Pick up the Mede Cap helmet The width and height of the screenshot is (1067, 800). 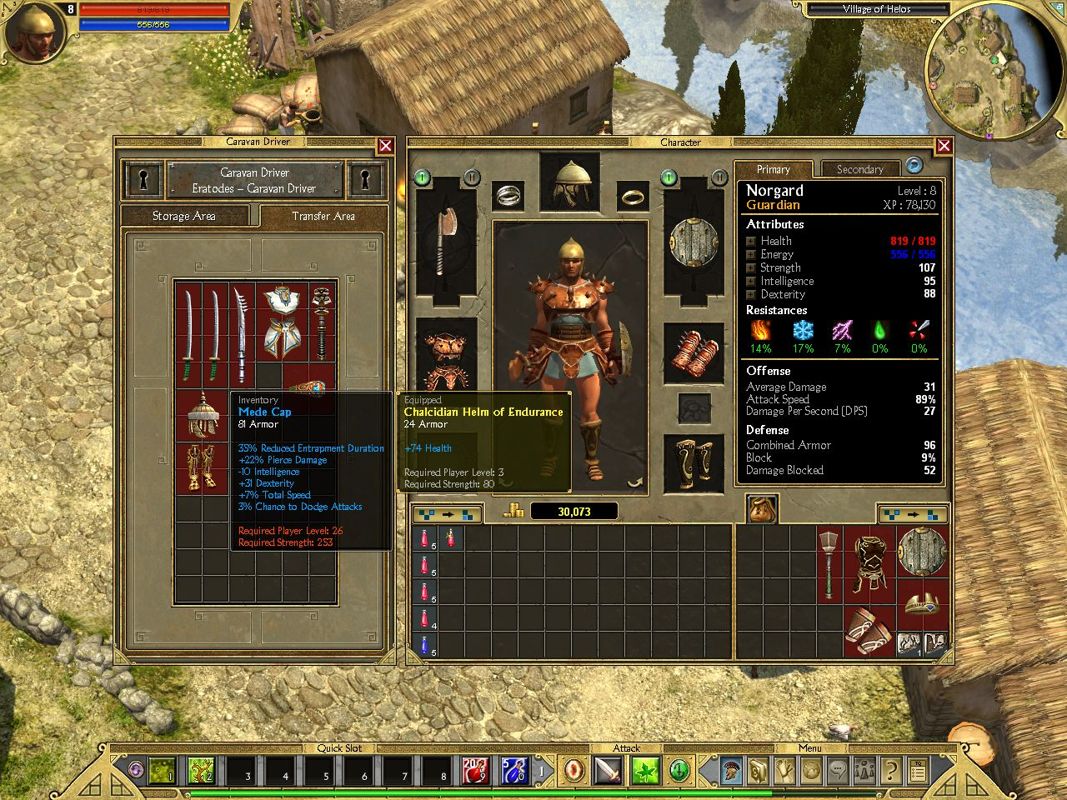coord(202,414)
